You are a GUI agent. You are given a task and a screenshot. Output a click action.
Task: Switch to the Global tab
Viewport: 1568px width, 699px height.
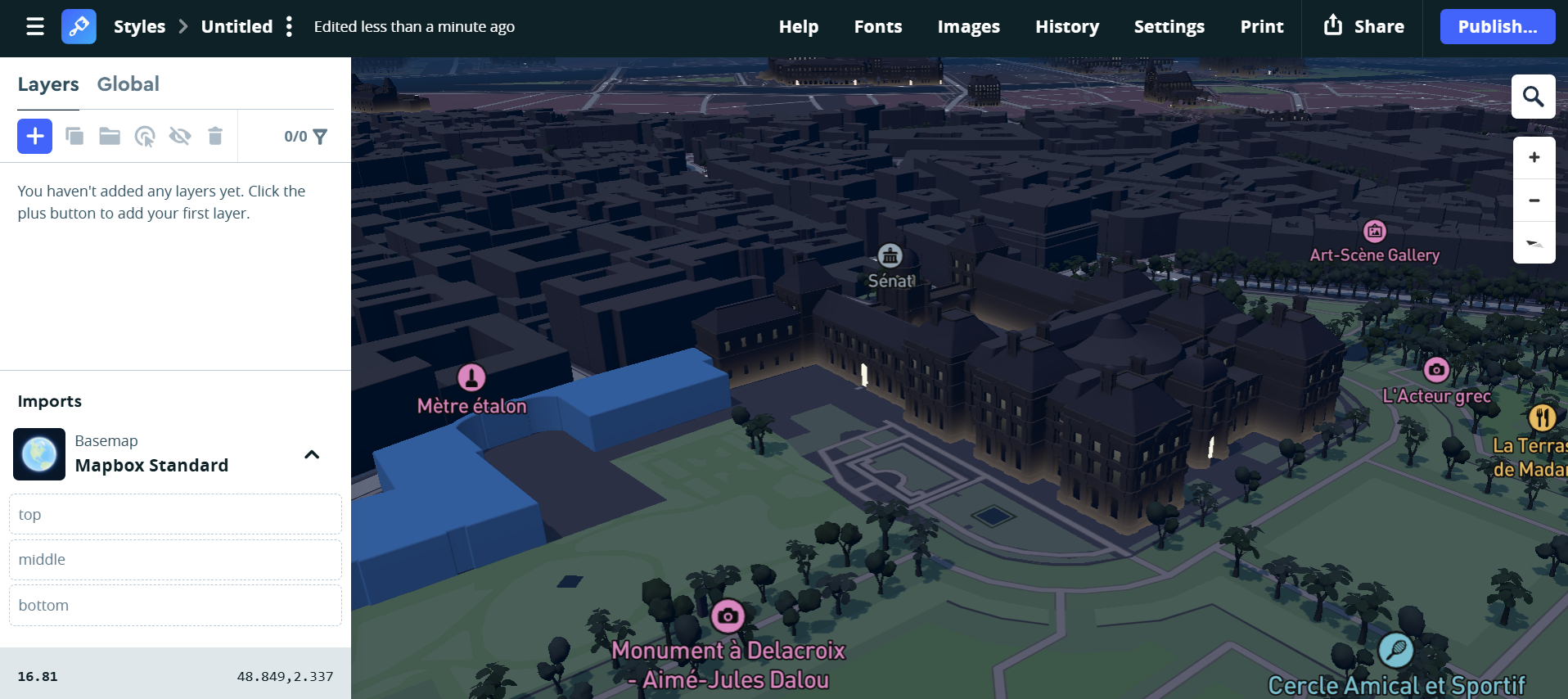point(128,83)
